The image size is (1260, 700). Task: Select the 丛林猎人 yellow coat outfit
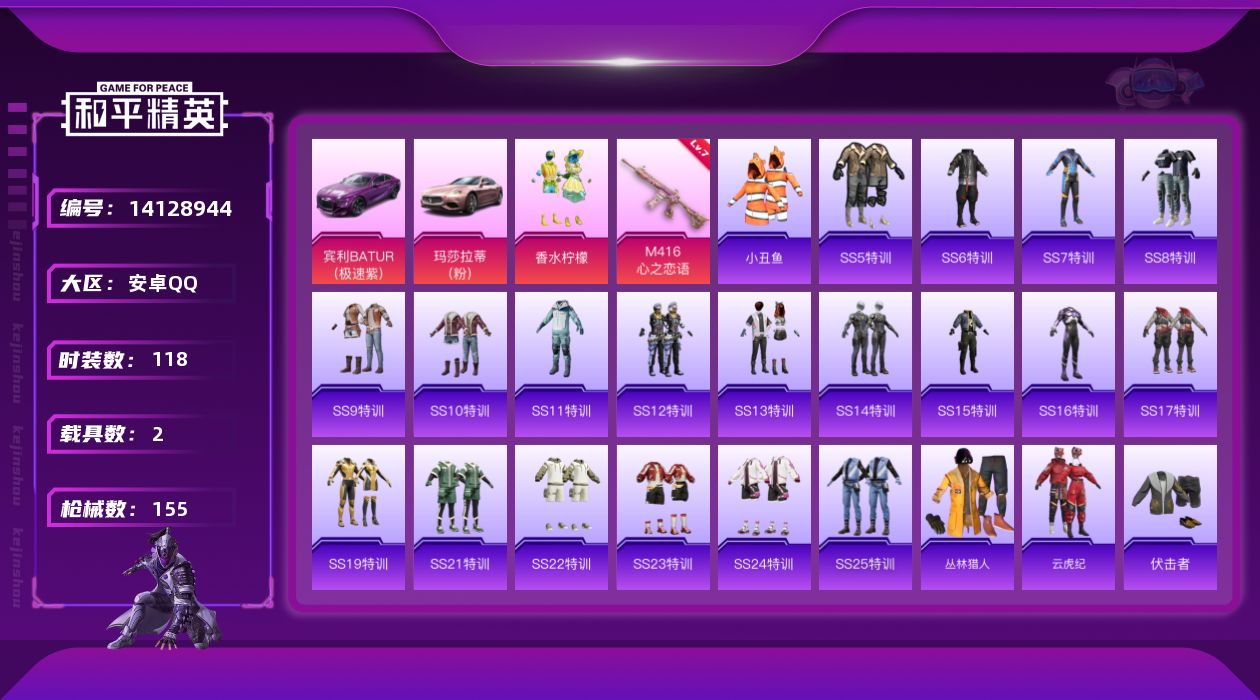tap(967, 517)
